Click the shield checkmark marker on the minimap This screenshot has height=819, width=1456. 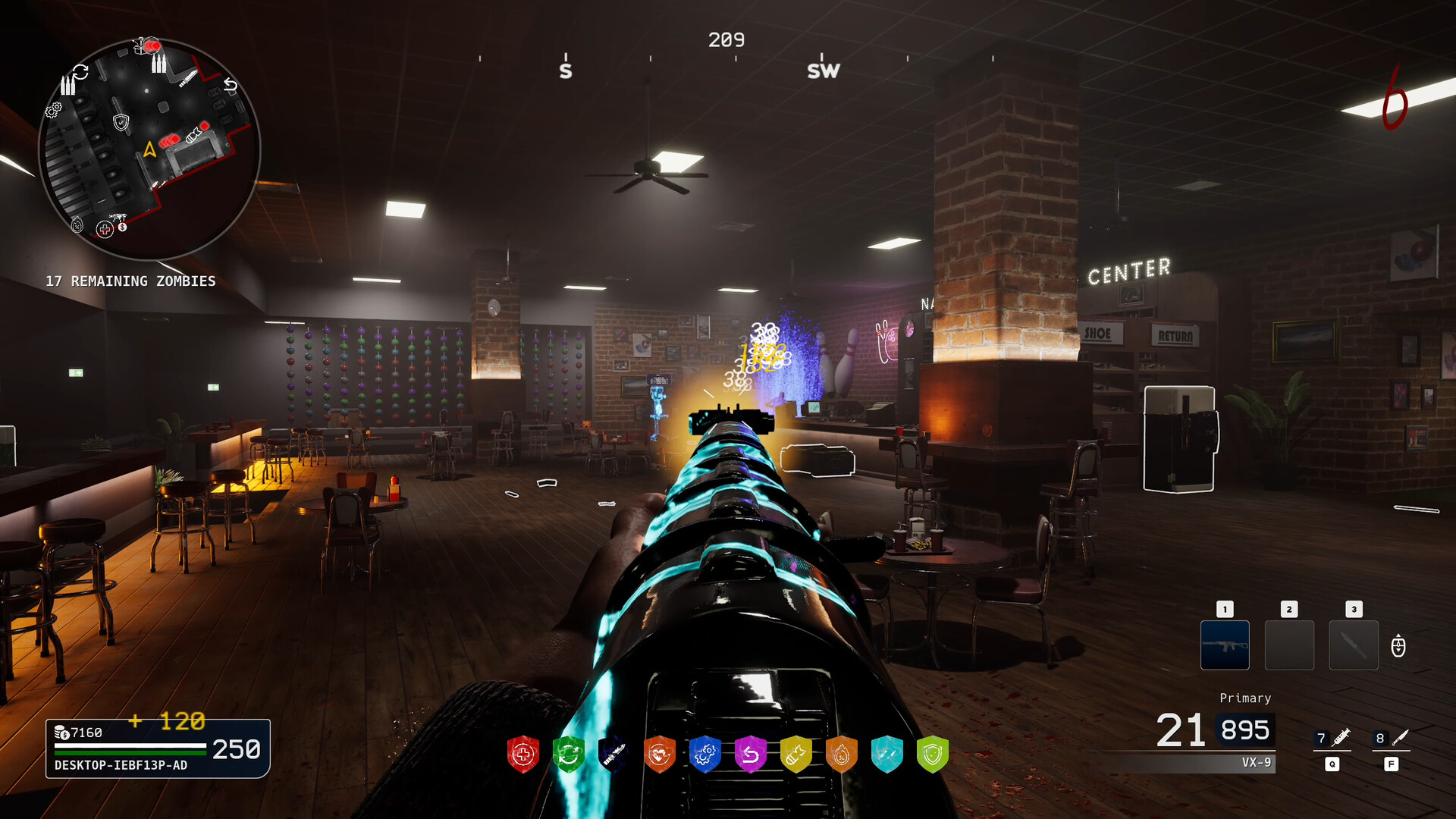tap(120, 122)
